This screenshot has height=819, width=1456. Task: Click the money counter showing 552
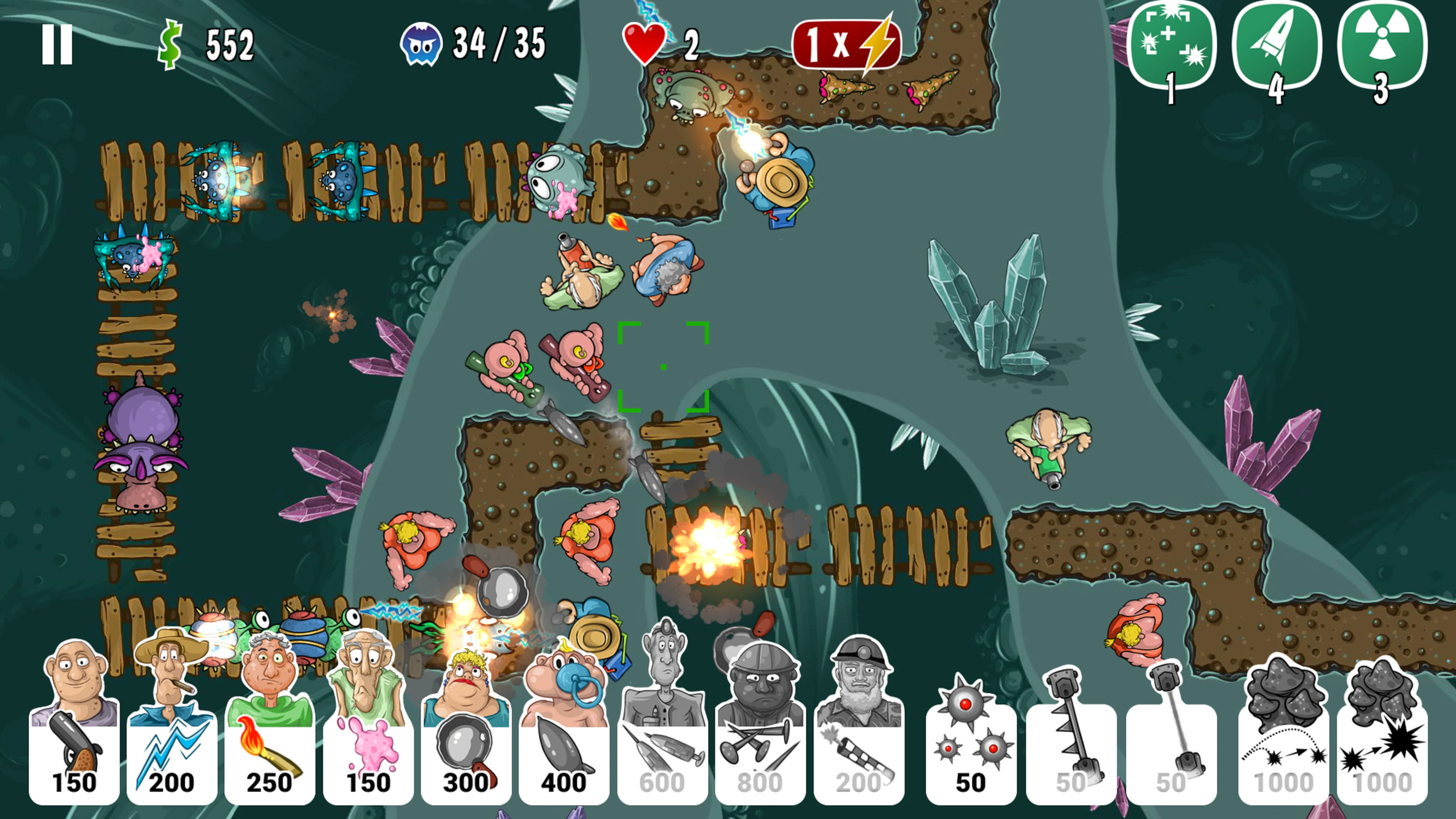[x=209, y=45]
